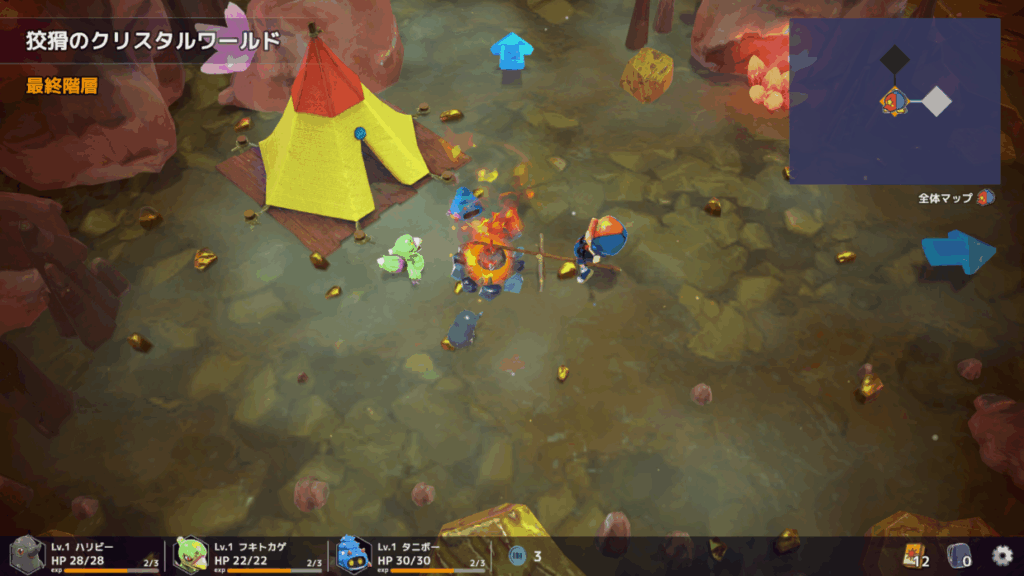Viewport: 1024px width, 576px height.
Task: Open the backpack inventory icon
Action: [958, 555]
